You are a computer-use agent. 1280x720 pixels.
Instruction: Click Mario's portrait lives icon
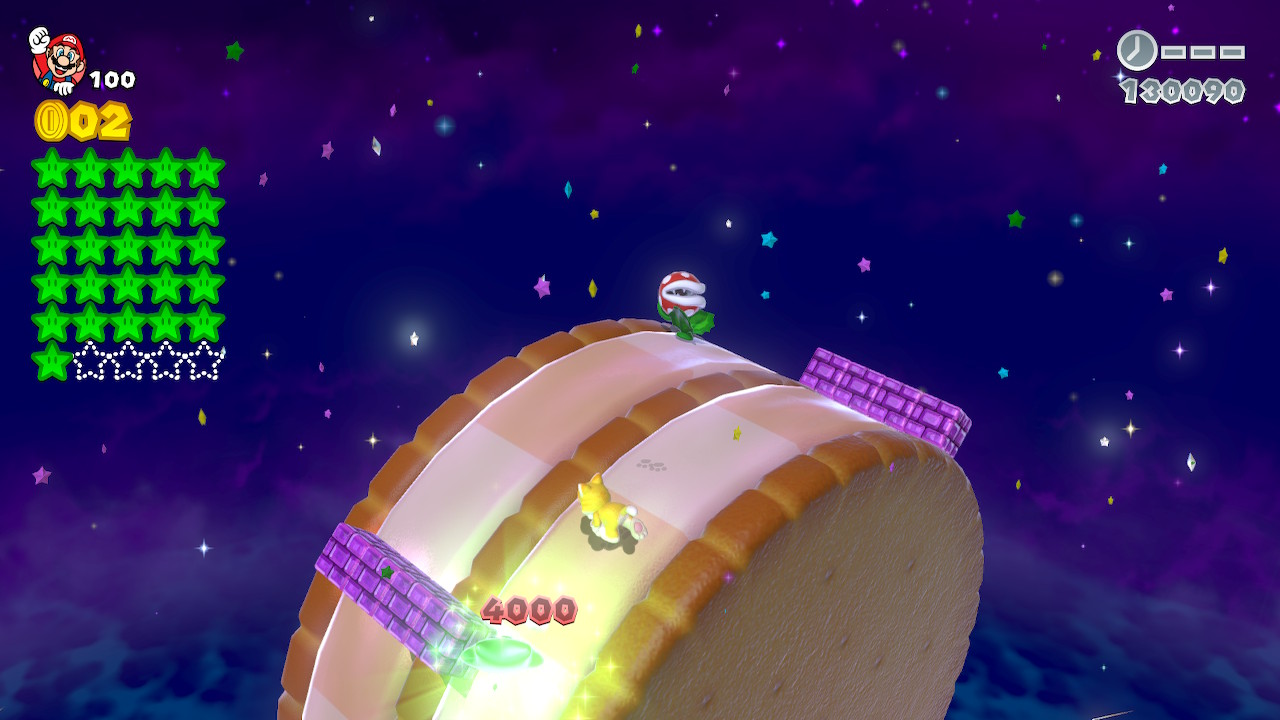click(57, 60)
